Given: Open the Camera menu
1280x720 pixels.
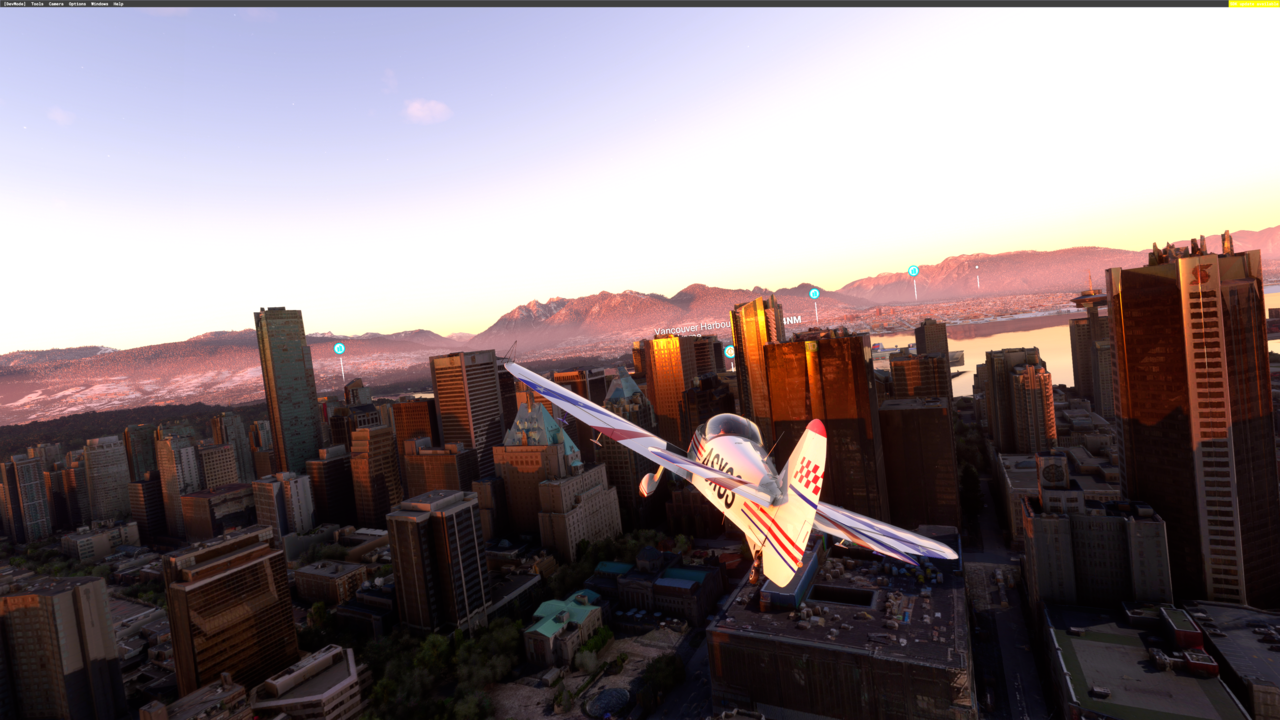Looking at the screenshot, I should coord(55,4).
